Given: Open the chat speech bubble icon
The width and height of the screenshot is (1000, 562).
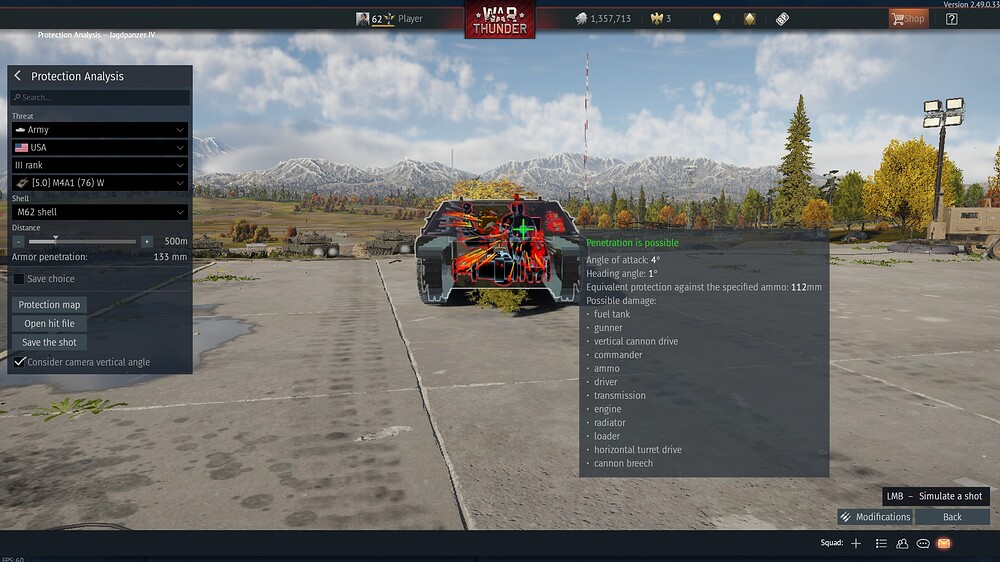Looking at the screenshot, I should (x=923, y=543).
